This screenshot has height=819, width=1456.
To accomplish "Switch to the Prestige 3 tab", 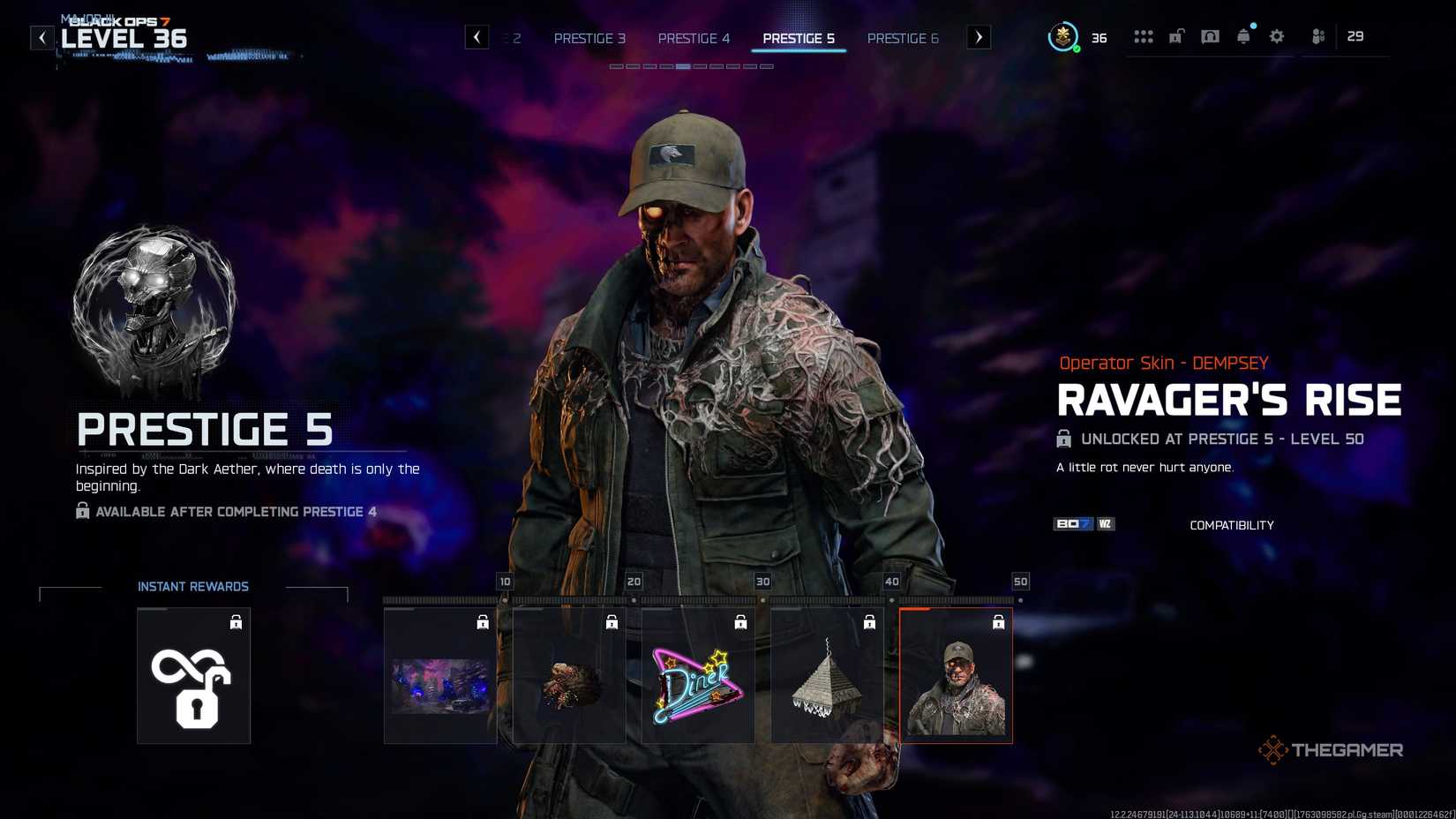I will coord(589,38).
